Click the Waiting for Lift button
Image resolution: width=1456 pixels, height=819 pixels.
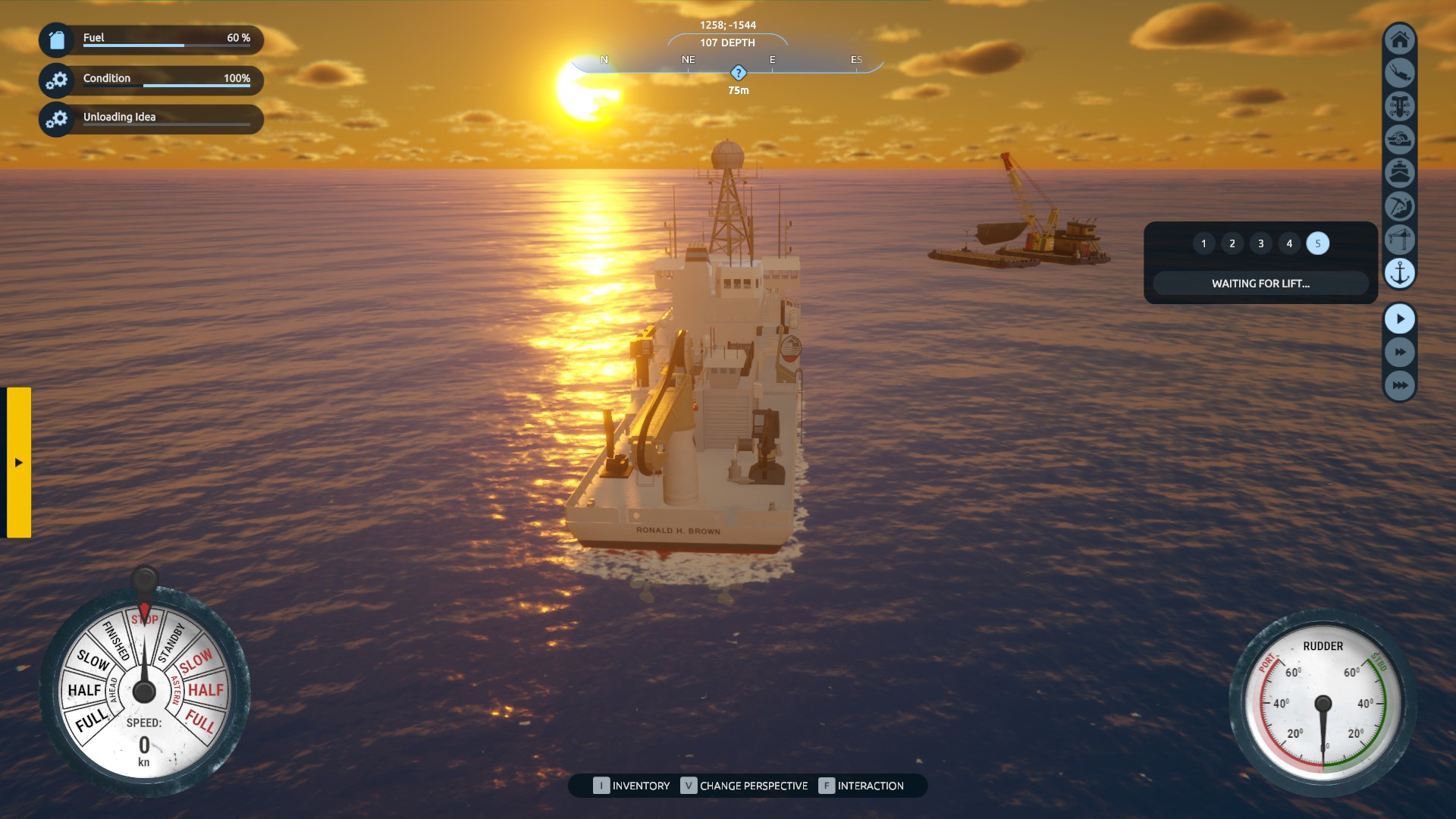click(x=1260, y=284)
